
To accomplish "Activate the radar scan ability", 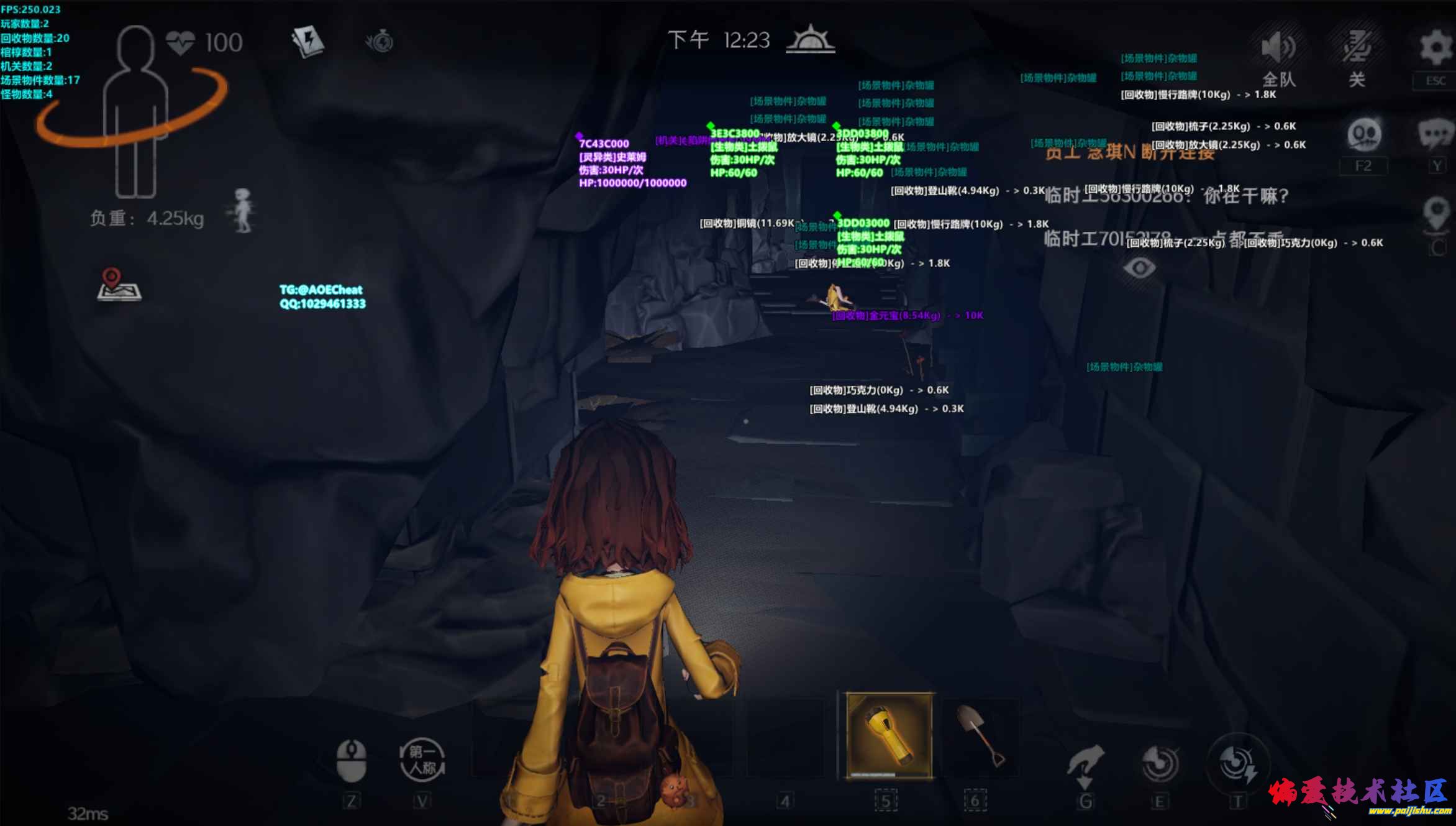I will [x=1159, y=763].
